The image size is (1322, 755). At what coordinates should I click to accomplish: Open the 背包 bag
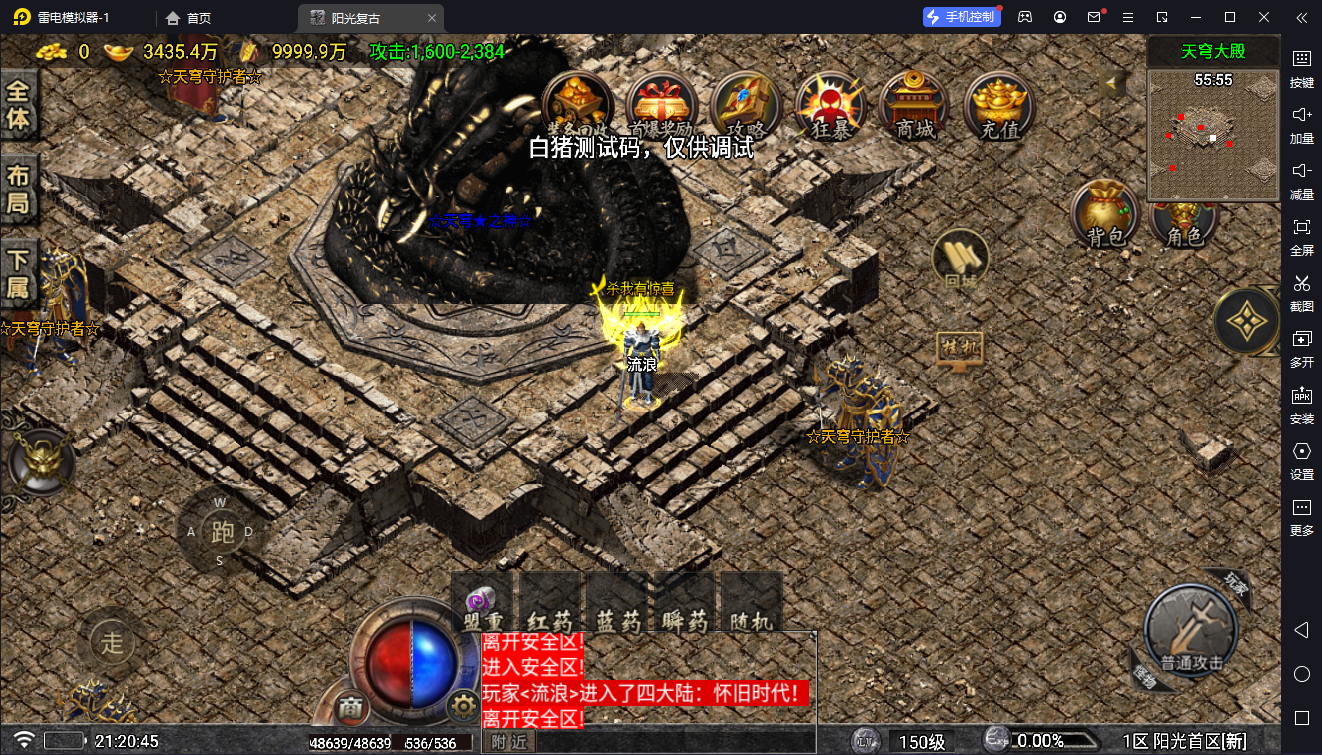tap(1106, 213)
